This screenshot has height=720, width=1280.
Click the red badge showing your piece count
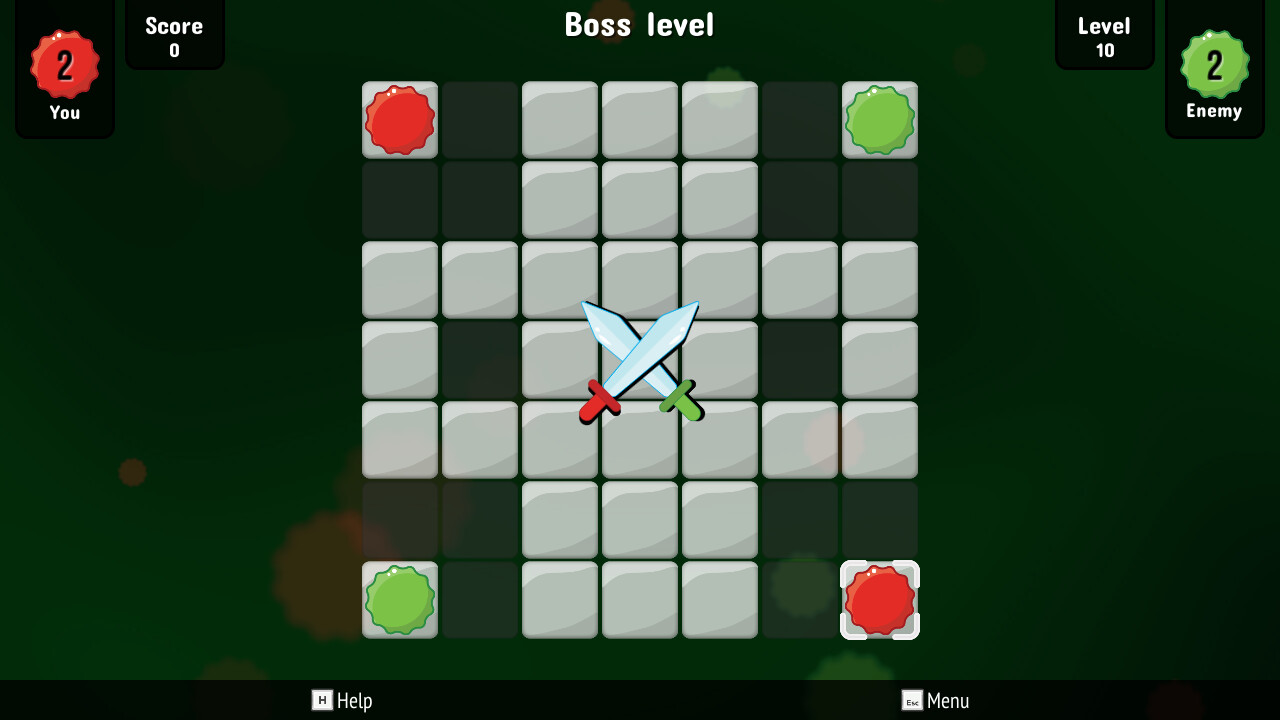64,63
